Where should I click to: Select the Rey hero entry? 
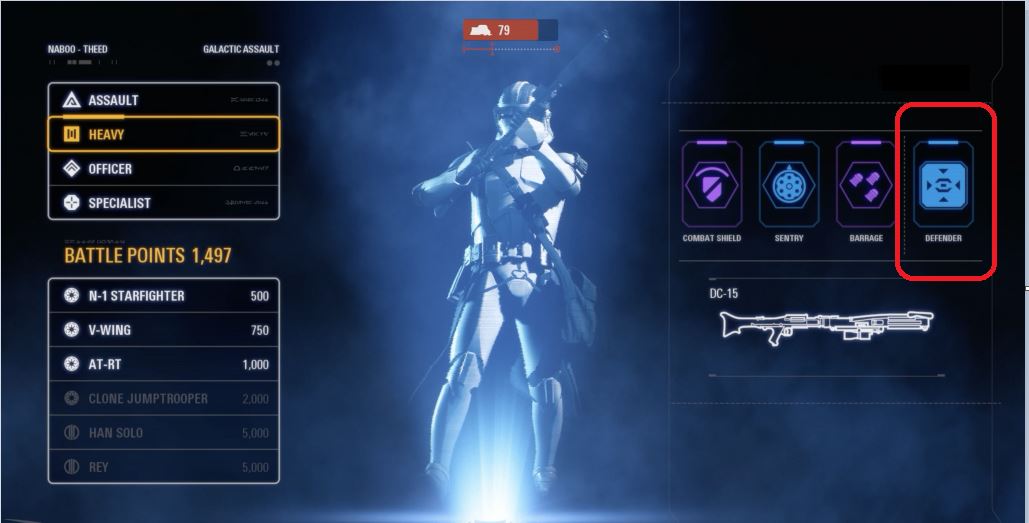pyautogui.click(x=163, y=467)
